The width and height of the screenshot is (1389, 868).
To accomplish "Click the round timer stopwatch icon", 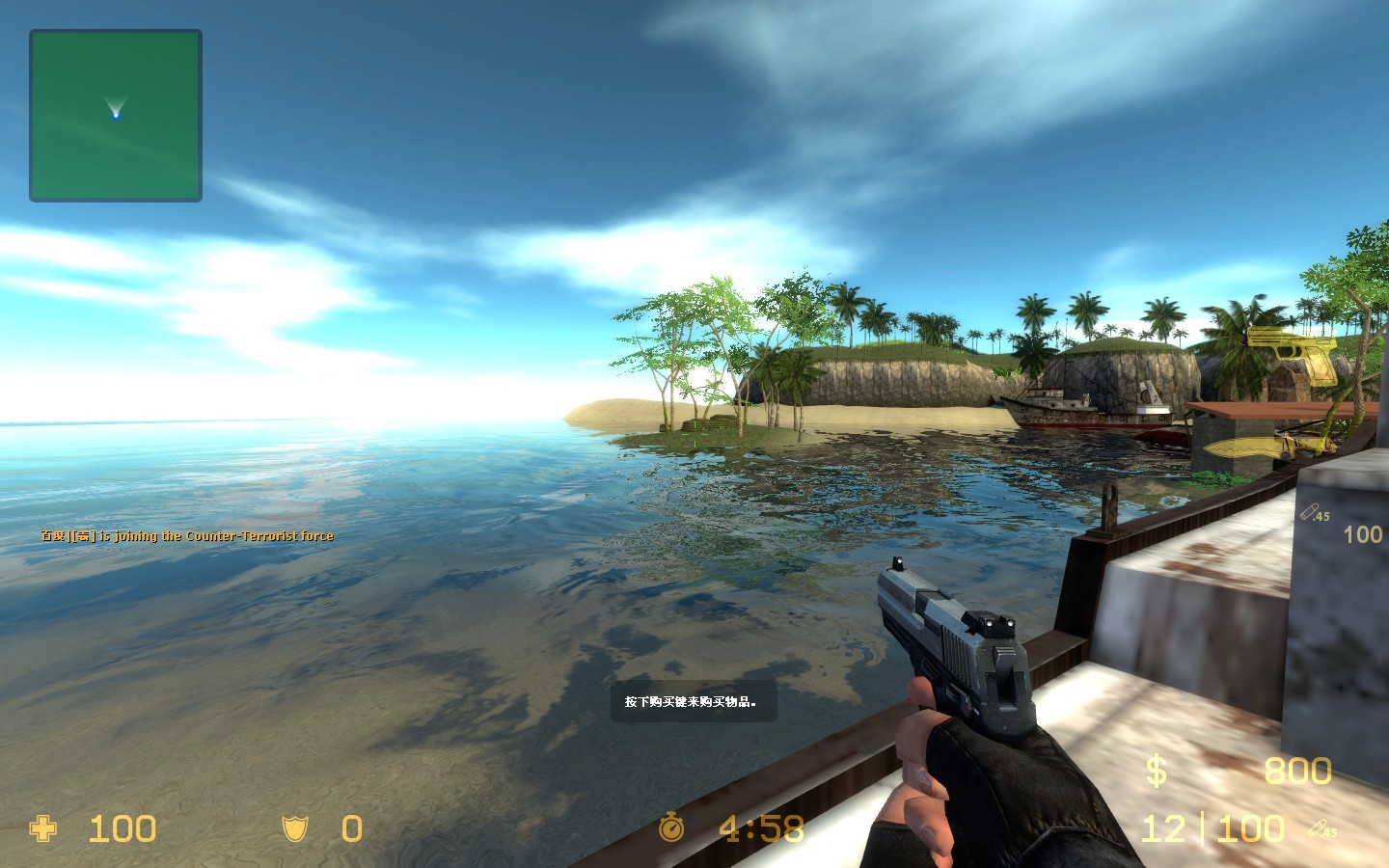I will [673, 828].
